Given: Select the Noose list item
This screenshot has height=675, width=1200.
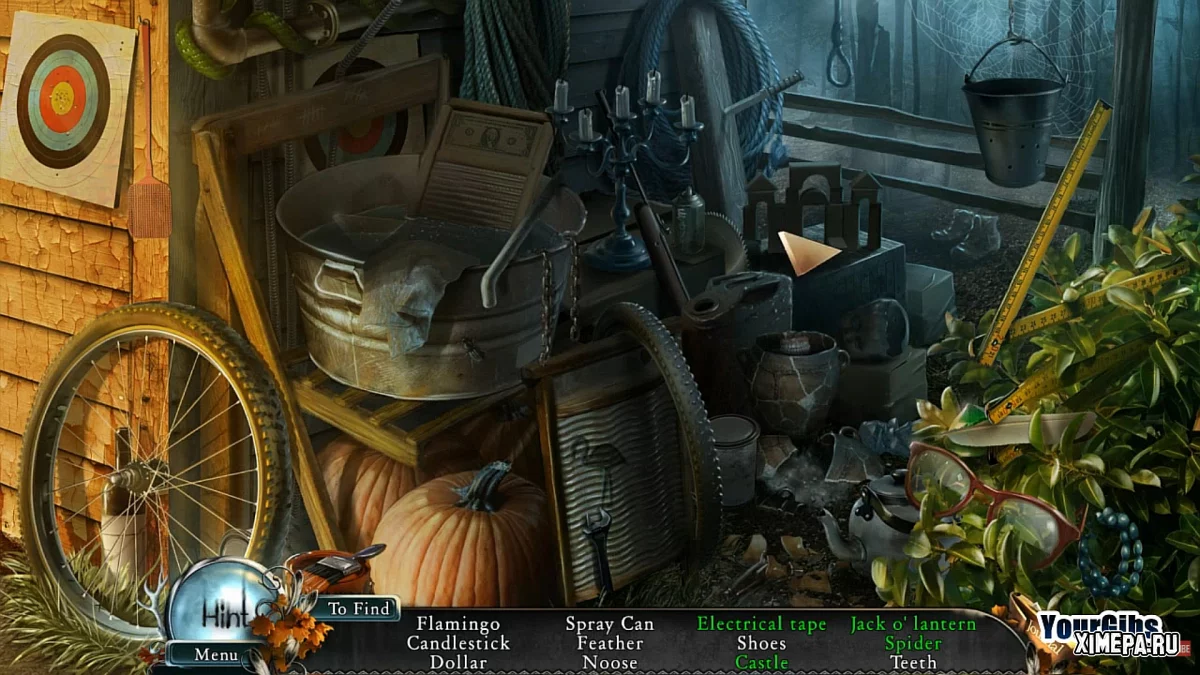Looking at the screenshot, I should click(609, 662).
